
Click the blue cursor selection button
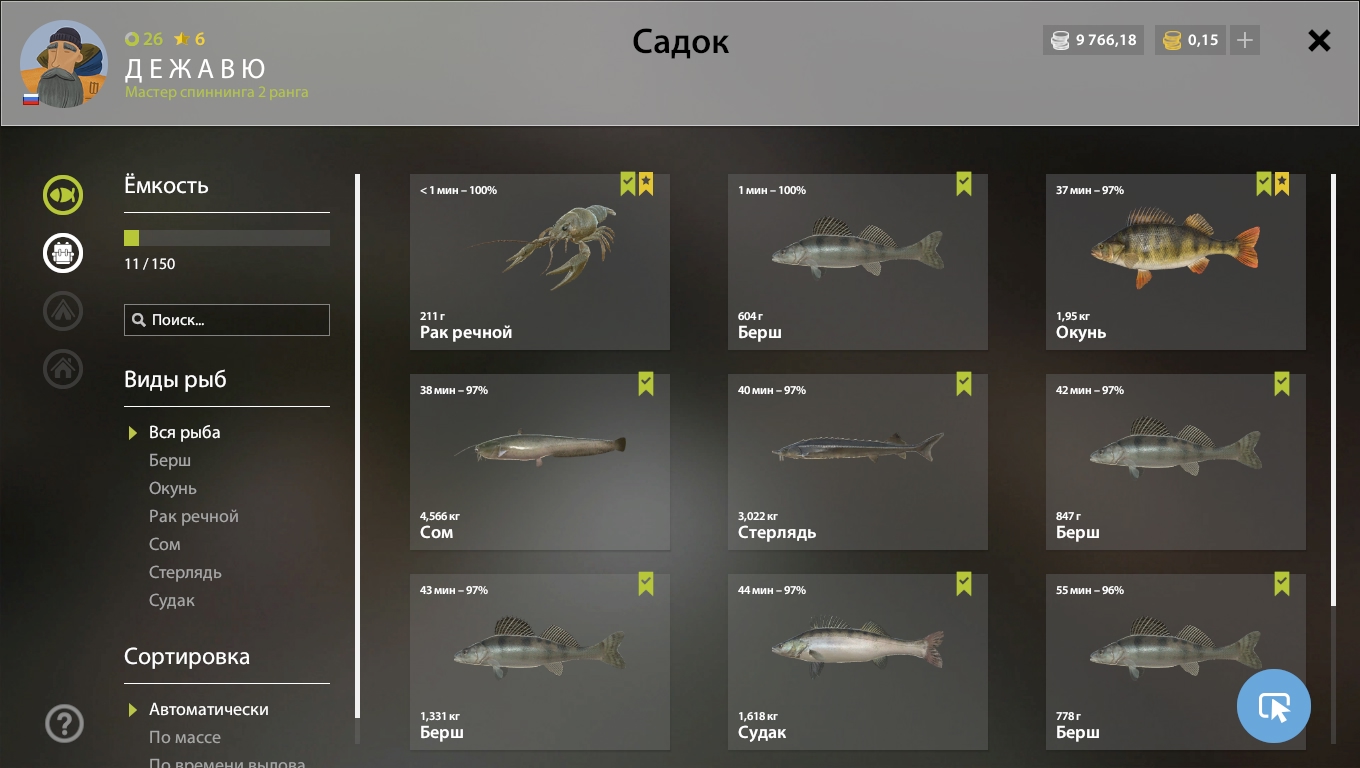click(1273, 706)
